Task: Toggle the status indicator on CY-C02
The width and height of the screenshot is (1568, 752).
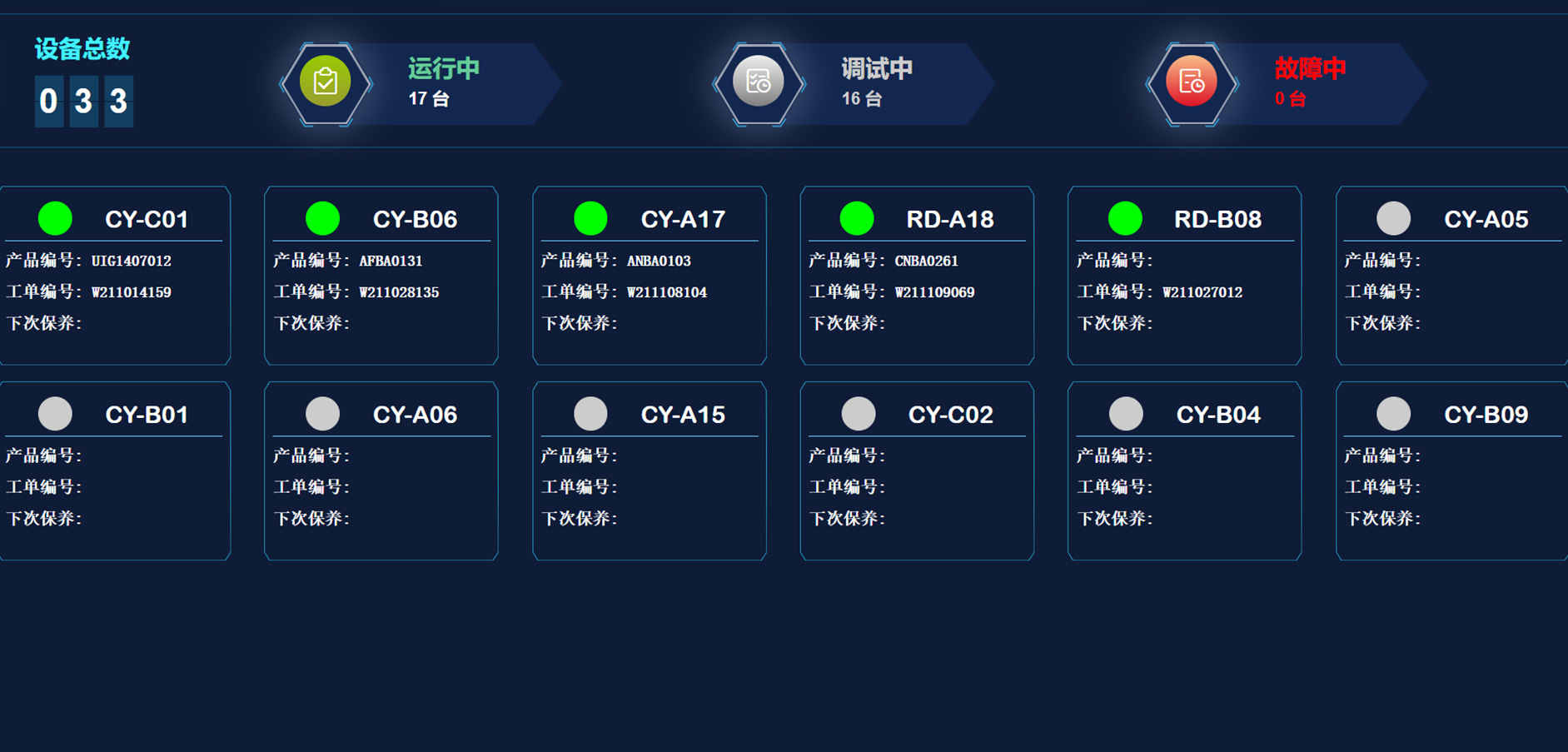Action: (859, 413)
